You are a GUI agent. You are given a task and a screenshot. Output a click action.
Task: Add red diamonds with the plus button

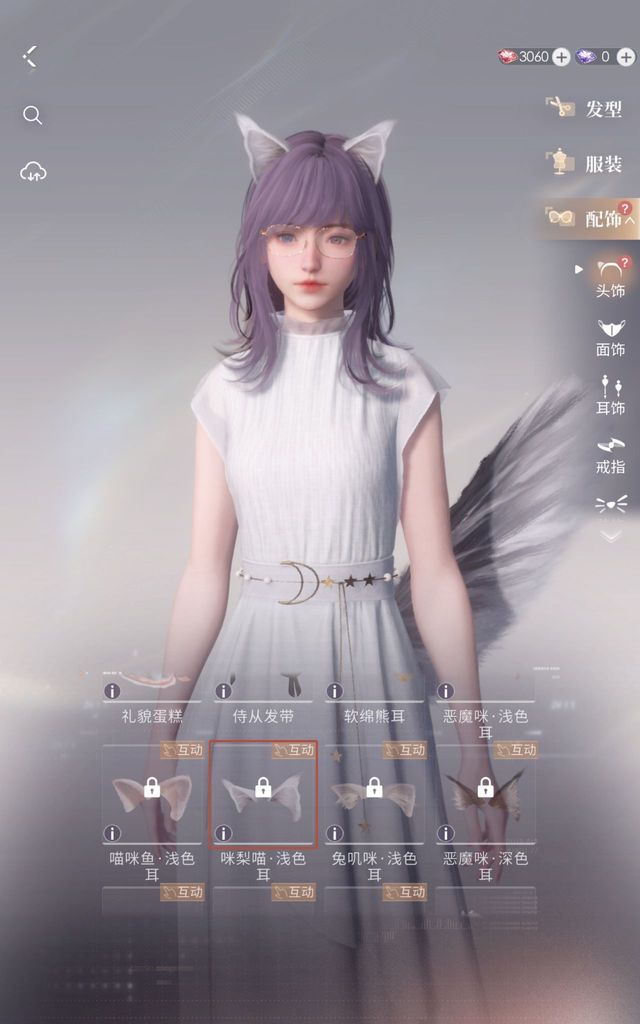(561, 57)
